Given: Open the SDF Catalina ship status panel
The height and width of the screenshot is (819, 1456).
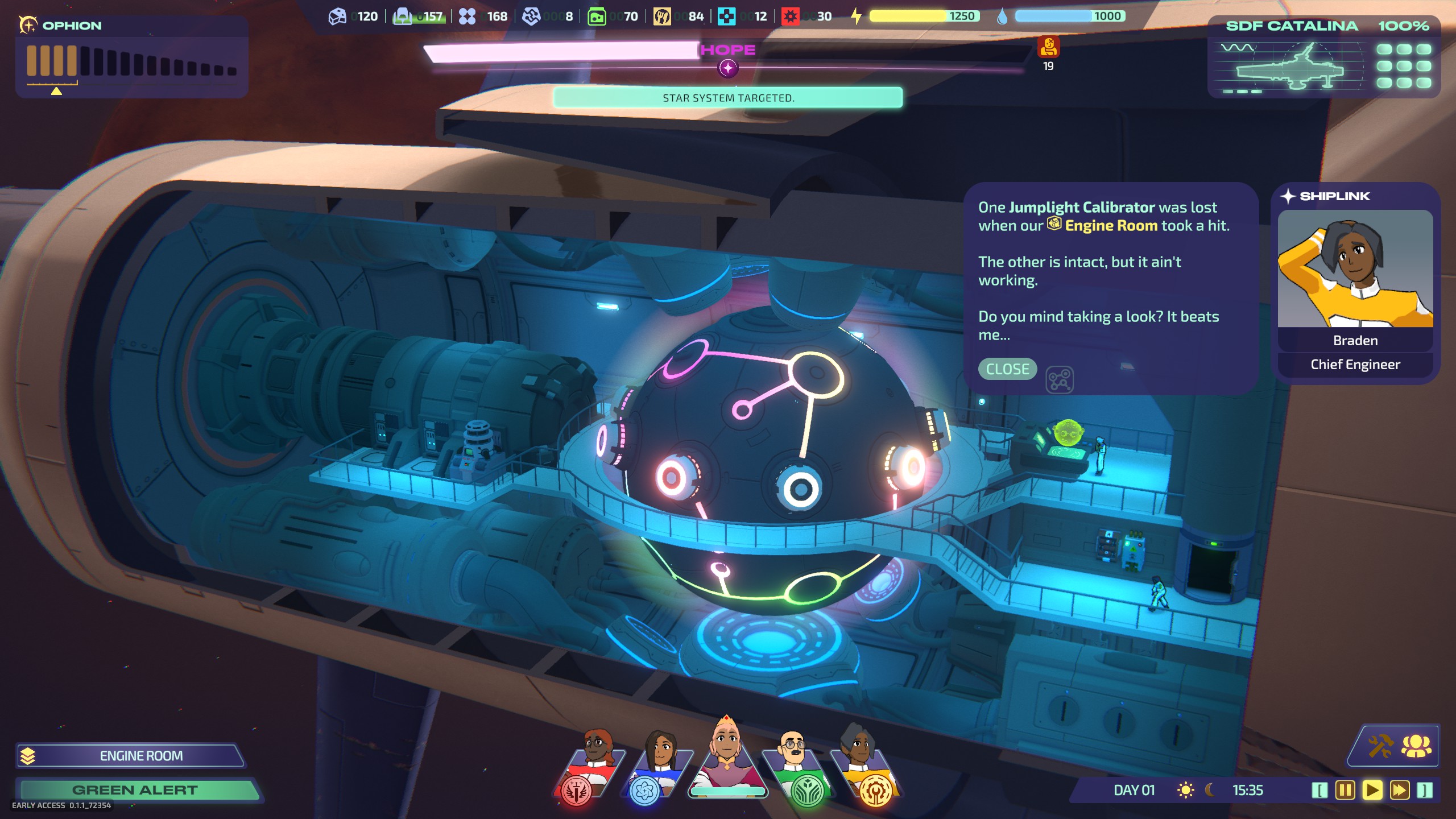Looking at the screenshot, I should 1324,57.
